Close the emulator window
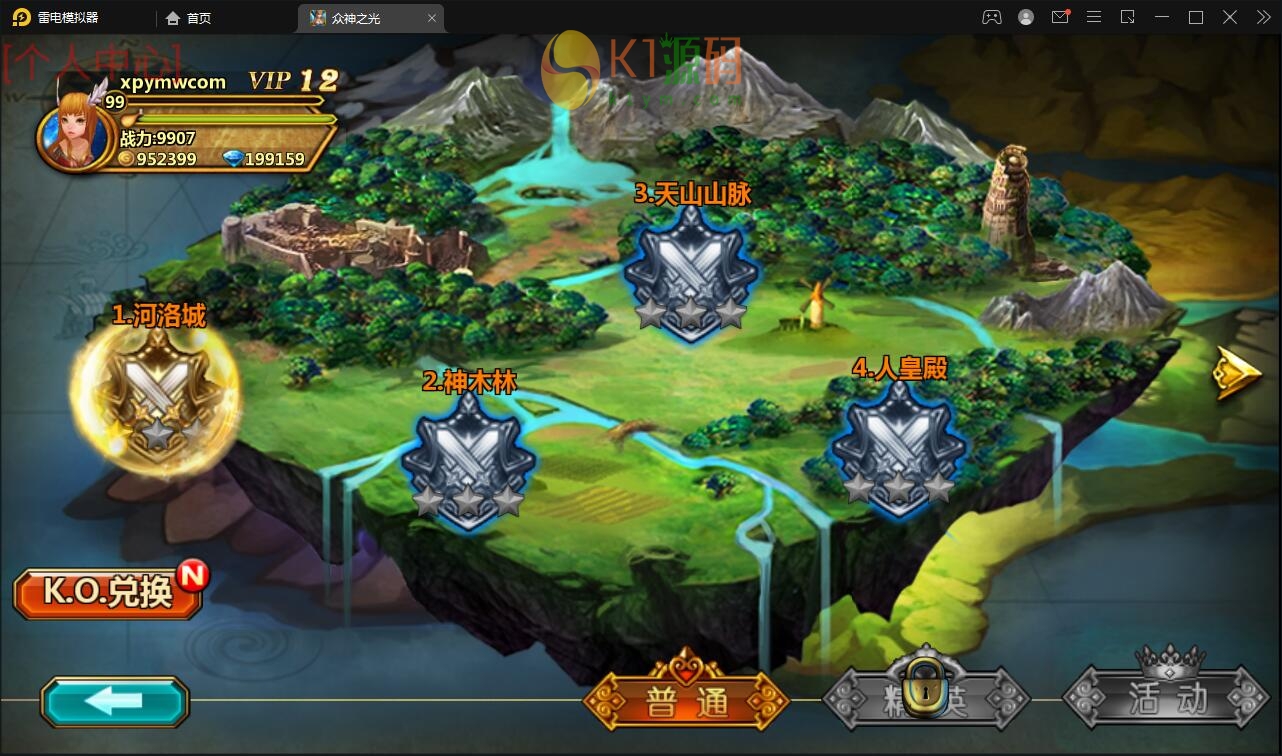The image size is (1282, 756). (x=1230, y=17)
